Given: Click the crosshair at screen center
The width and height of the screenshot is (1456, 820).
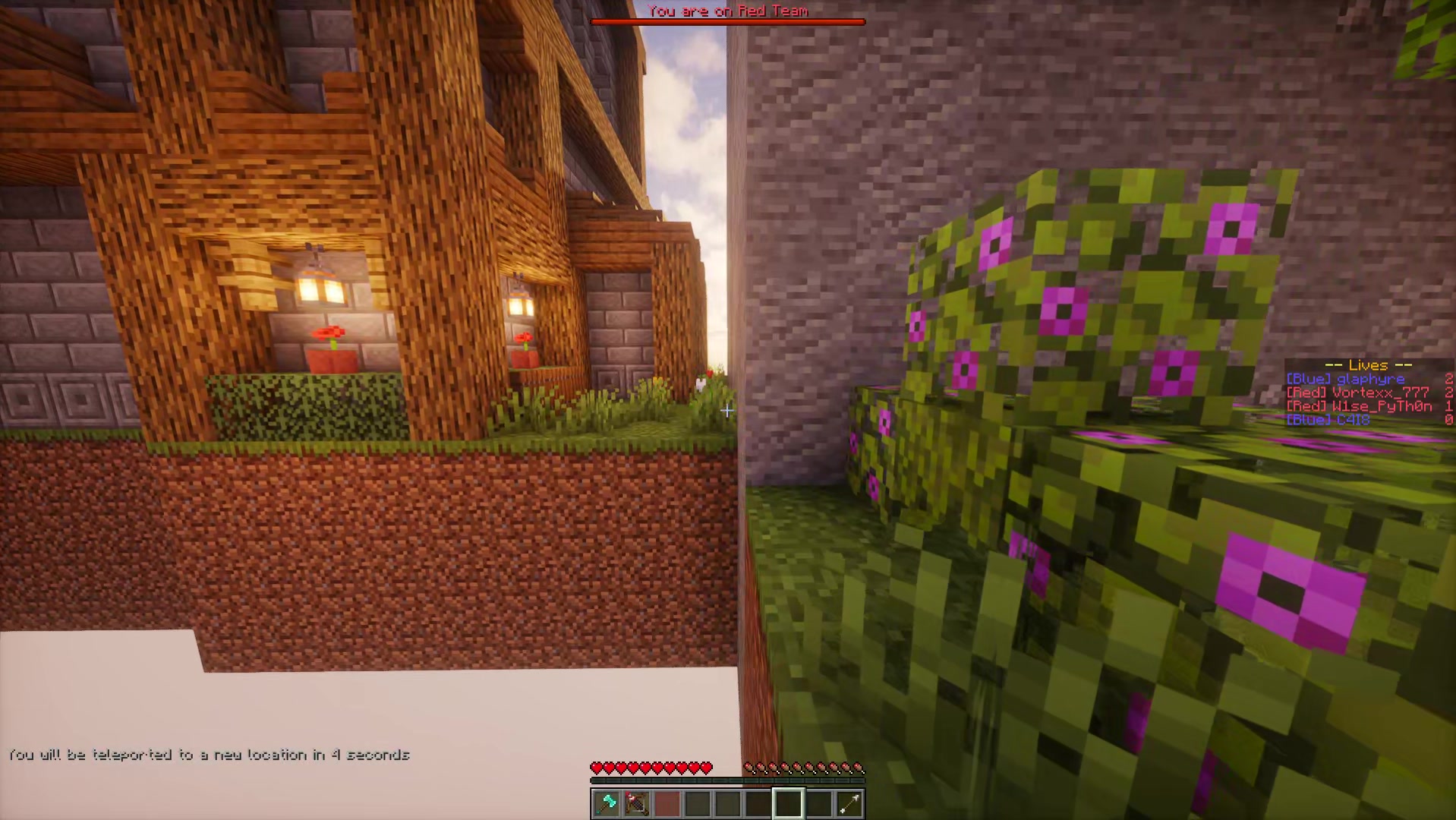Looking at the screenshot, I should [728, 411].
